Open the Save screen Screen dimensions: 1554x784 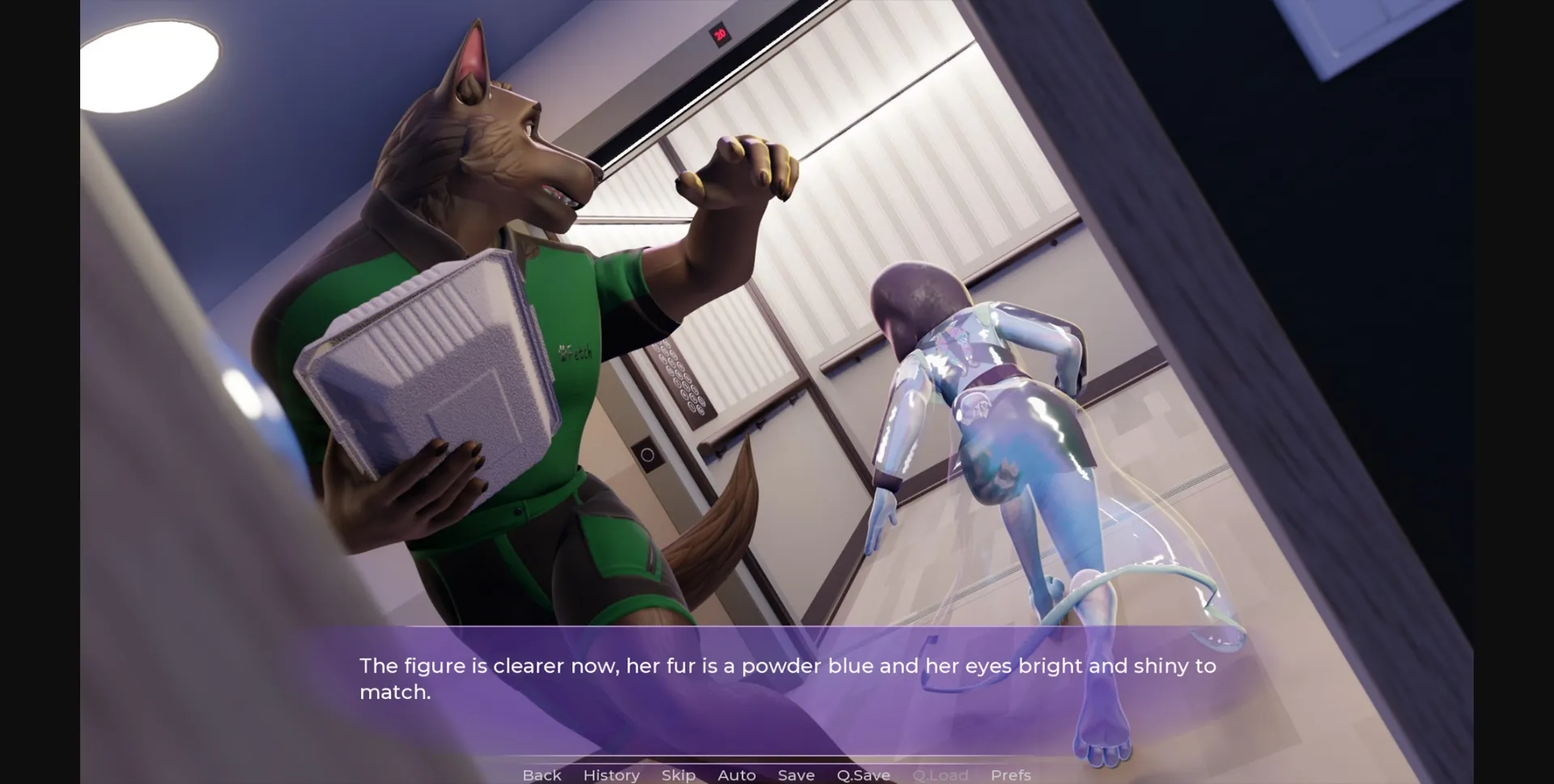(796, 774)
